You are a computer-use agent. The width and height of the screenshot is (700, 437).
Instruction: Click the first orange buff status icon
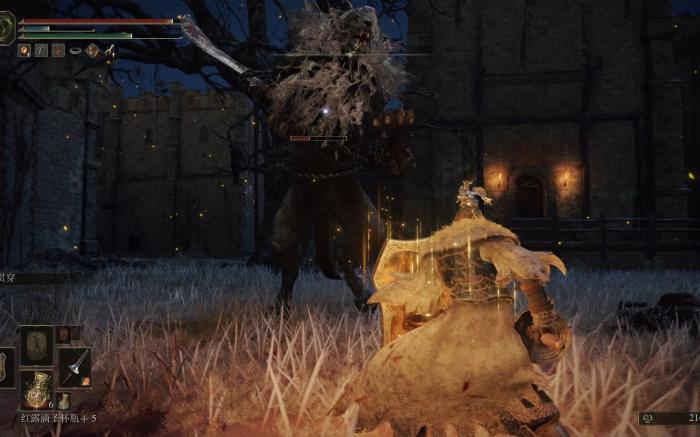point(24,50)
